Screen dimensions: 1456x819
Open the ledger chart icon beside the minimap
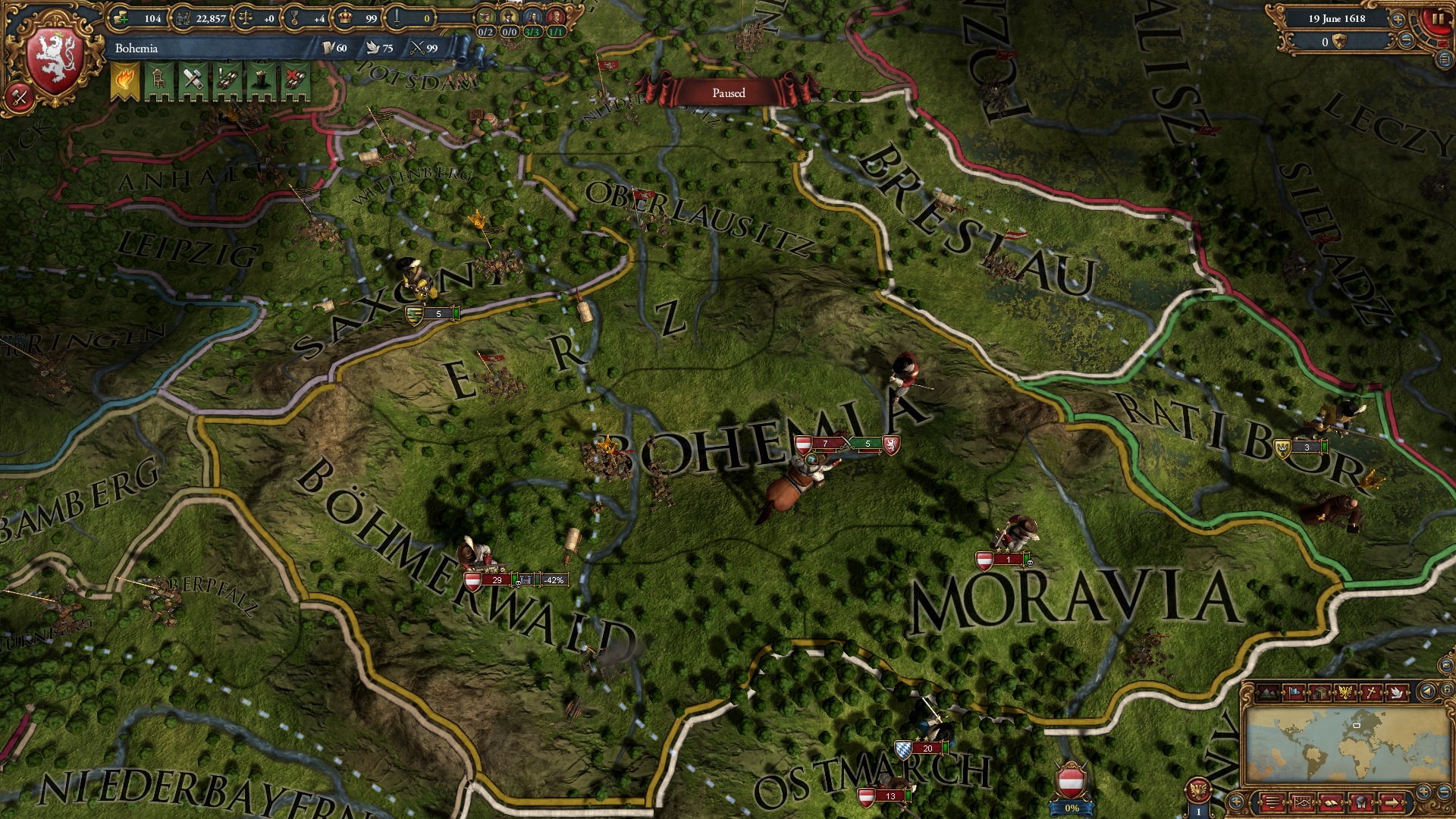tap(1303, 802)
